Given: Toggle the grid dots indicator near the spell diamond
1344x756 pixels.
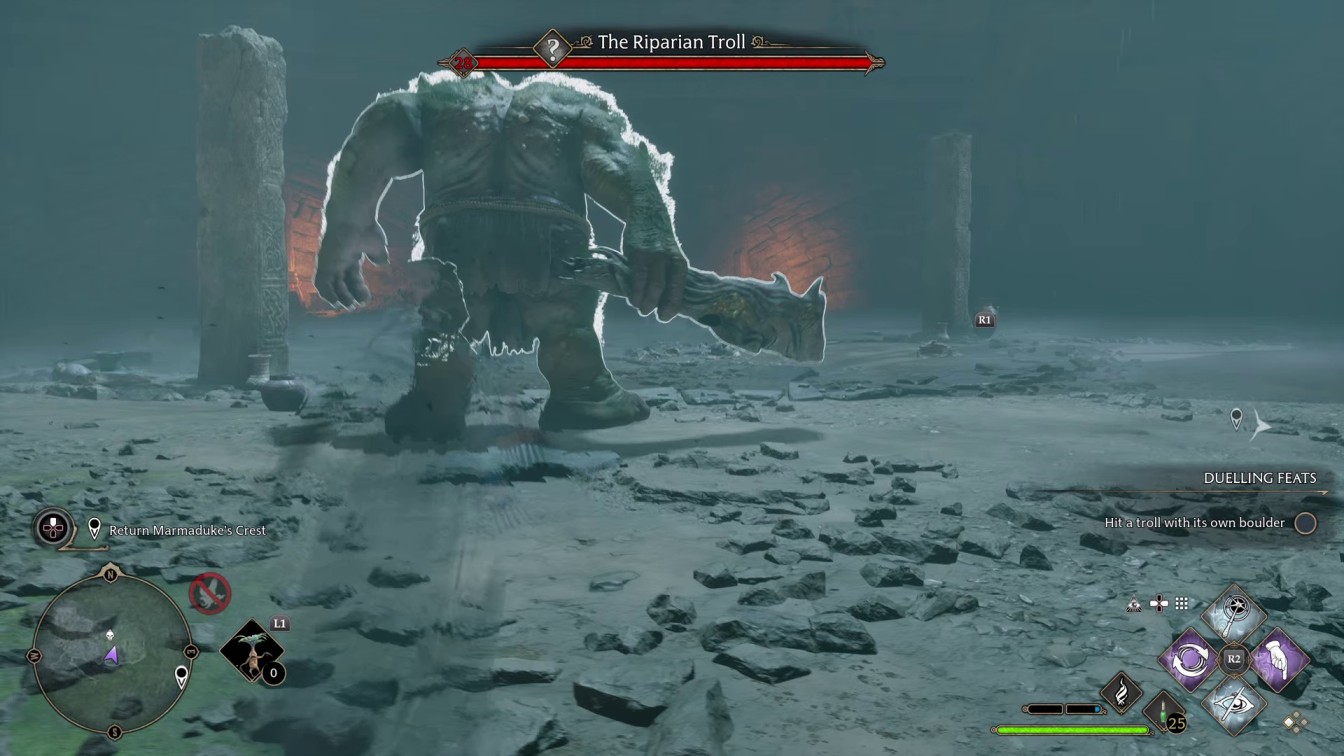Looking at the screenshot, I should click(1180, 603).
